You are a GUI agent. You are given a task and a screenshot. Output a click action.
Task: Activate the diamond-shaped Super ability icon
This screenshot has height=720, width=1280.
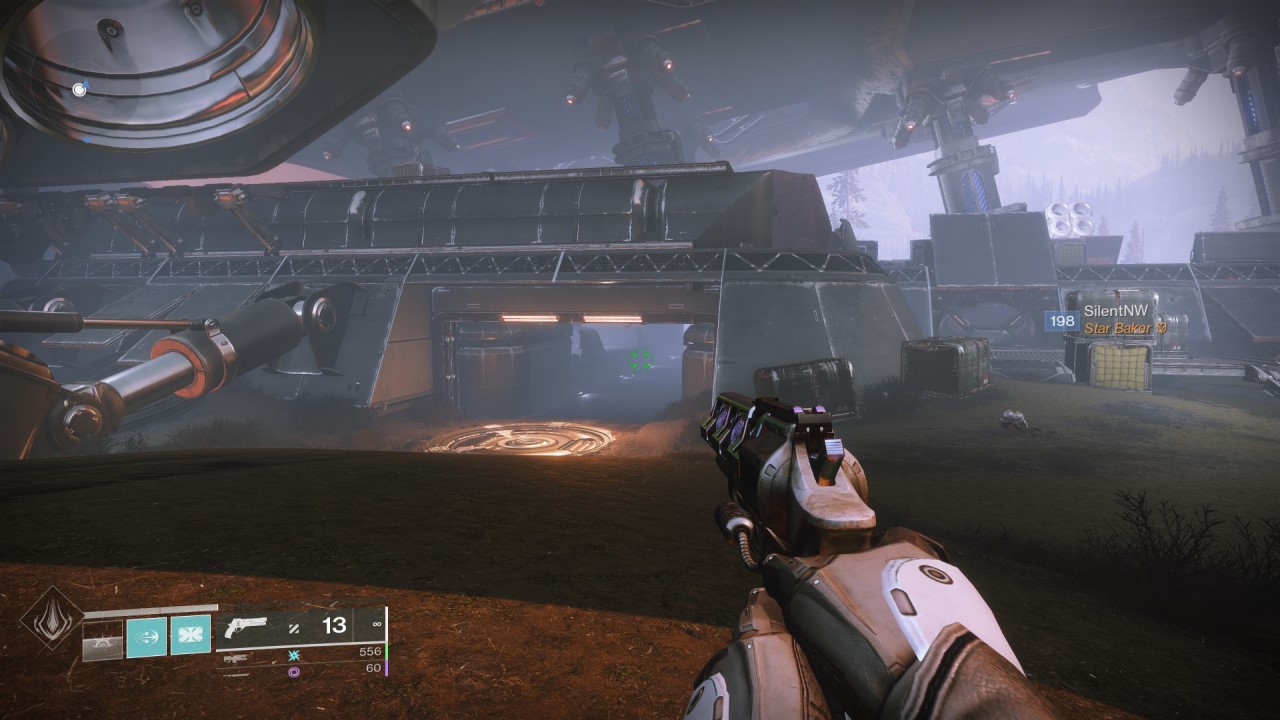coord(51,618)
